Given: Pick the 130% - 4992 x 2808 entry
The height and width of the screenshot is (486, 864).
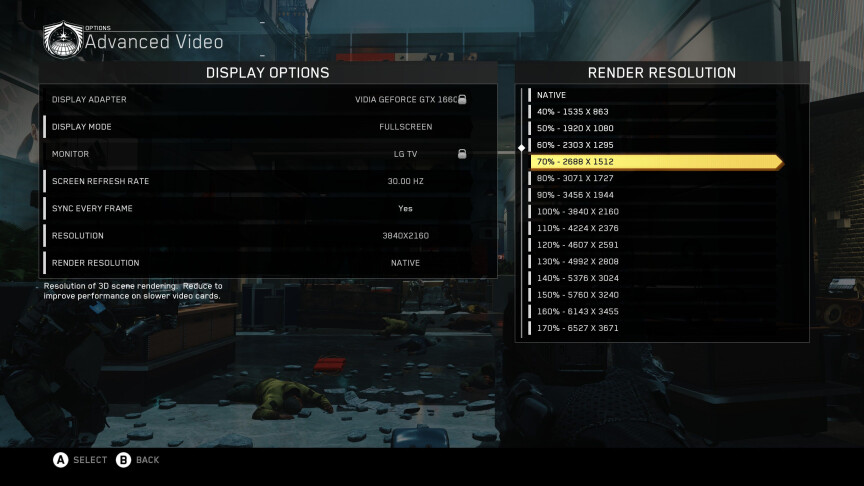Looking at the screenshot, I should pos(650,261).
